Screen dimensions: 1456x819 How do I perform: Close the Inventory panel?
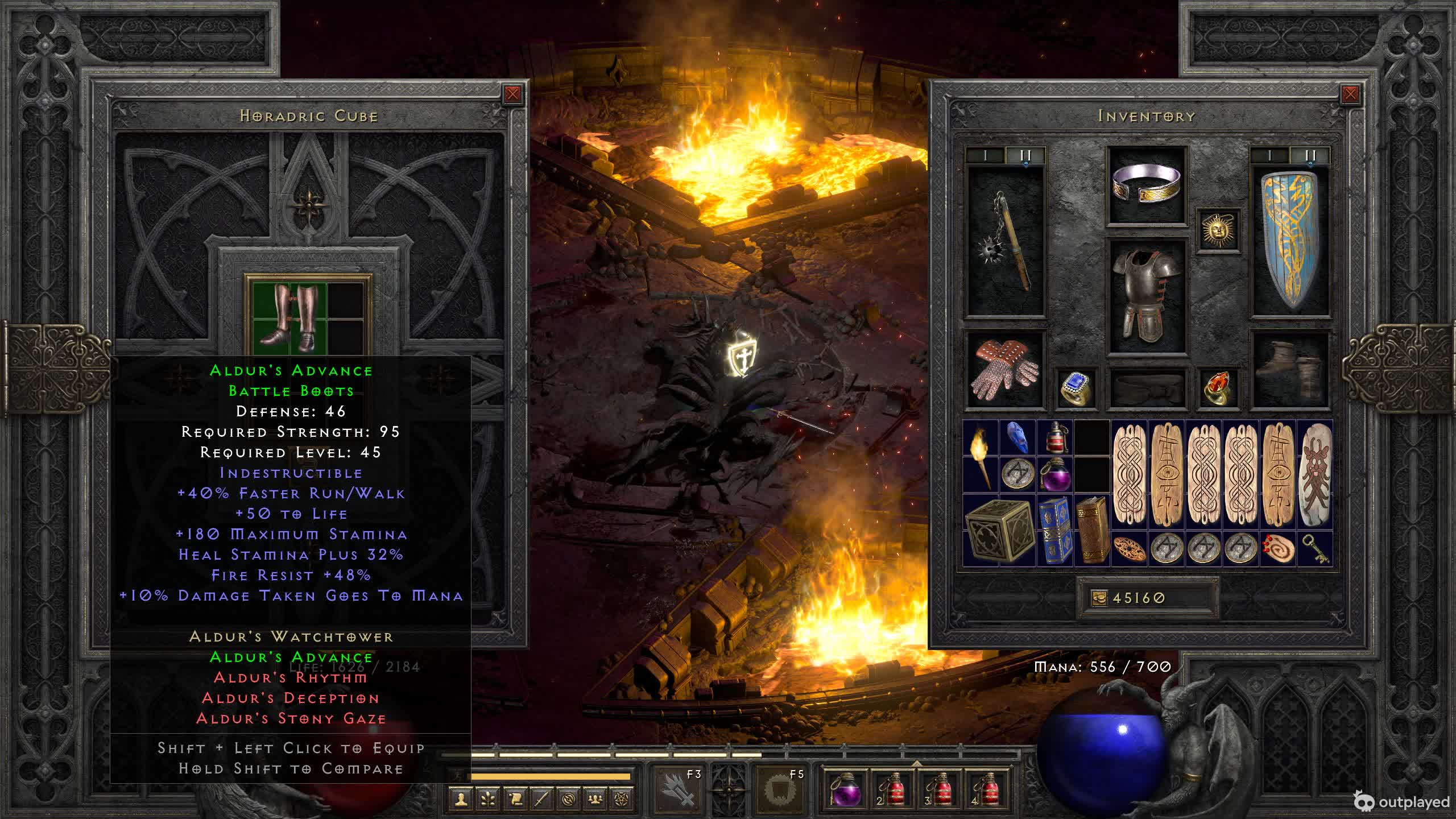point(1350,94)
